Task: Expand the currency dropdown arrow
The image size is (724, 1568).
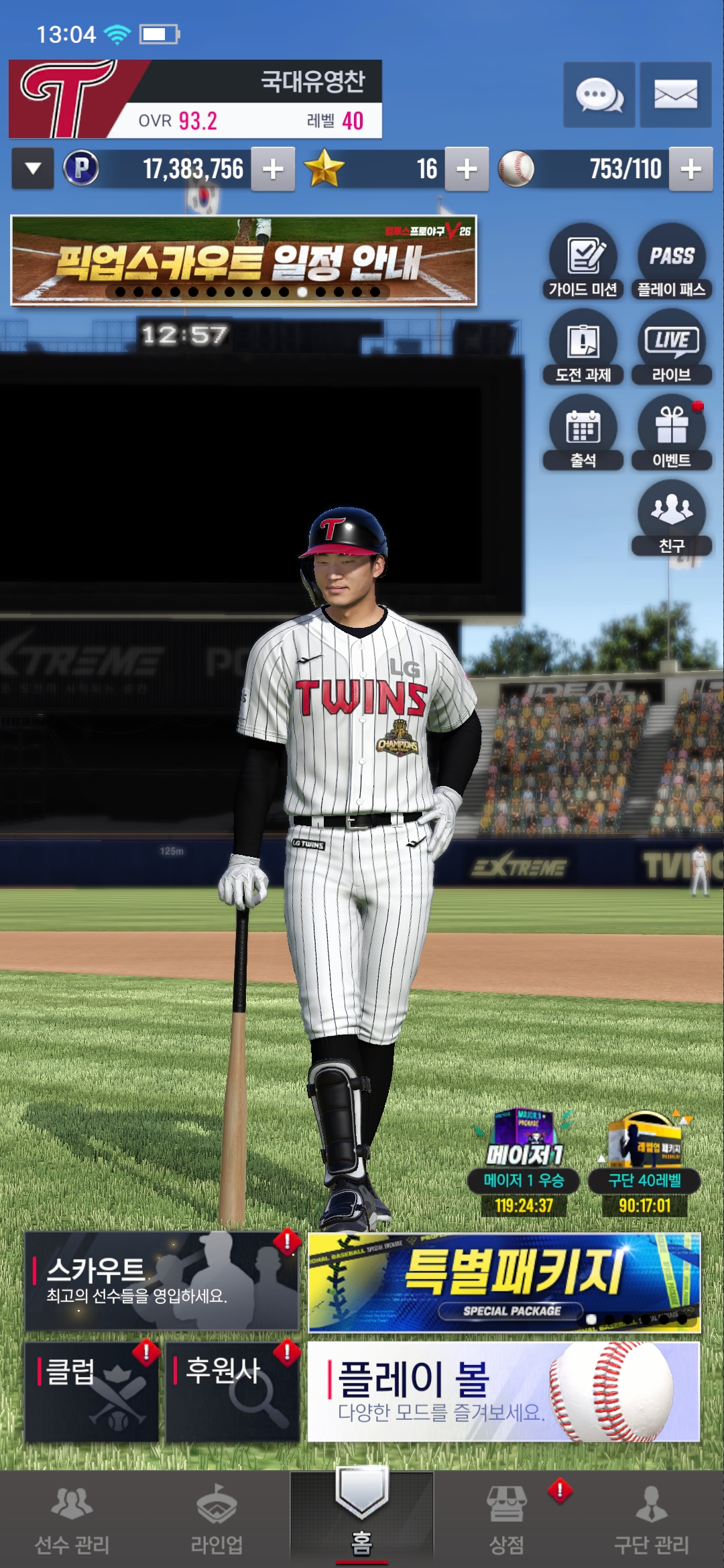Action: click(x=33, y=169)
